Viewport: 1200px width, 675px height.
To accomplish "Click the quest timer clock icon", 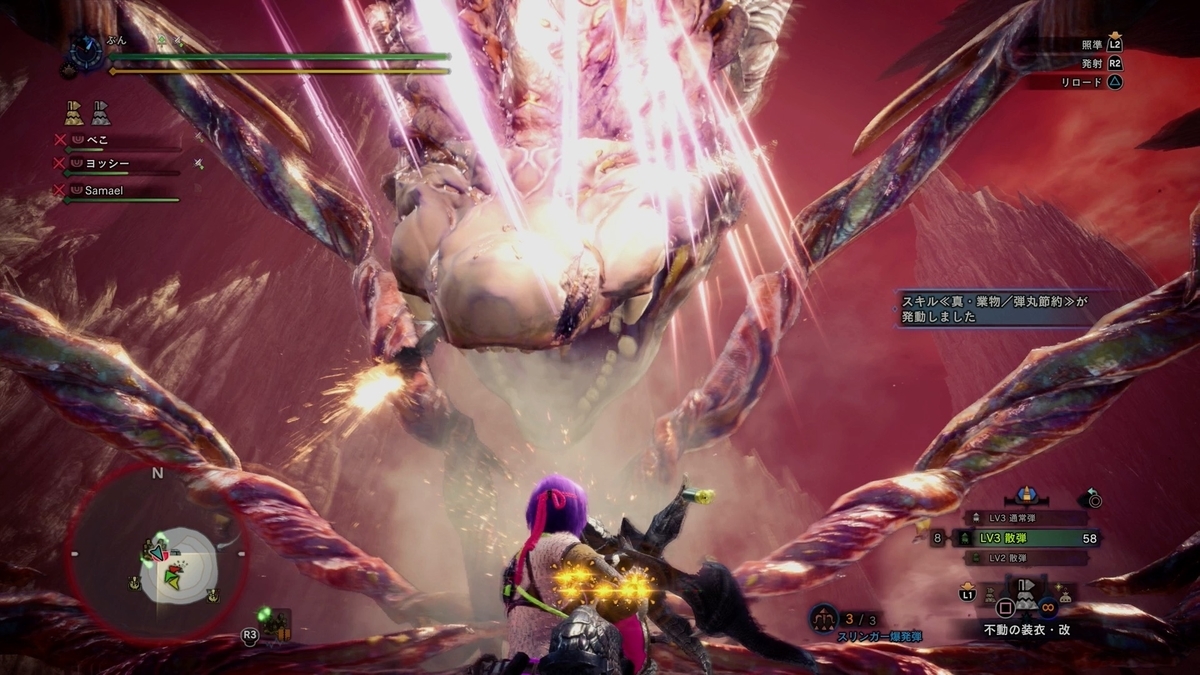I will coord(85,49).
